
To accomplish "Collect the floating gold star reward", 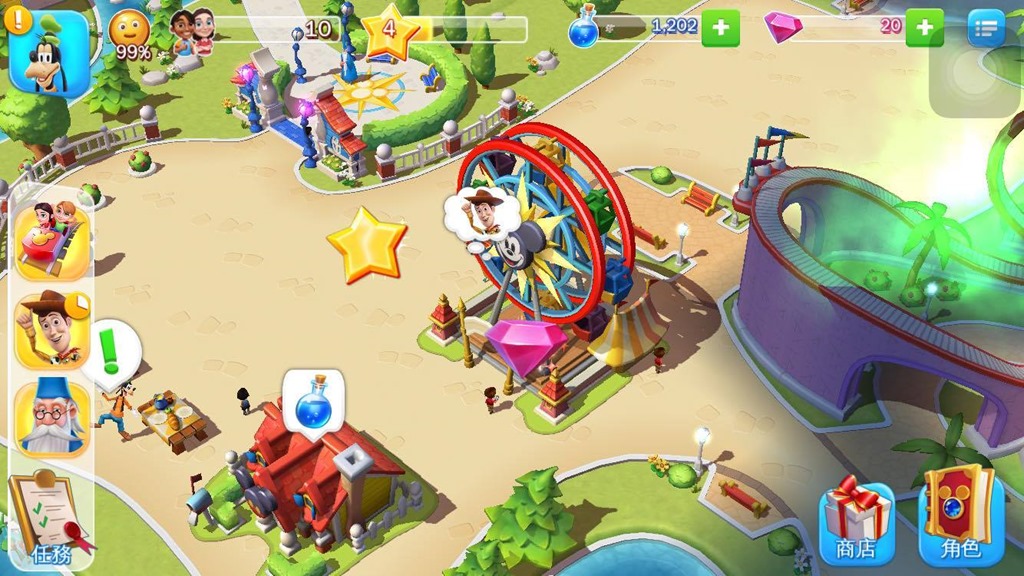I will click(367, 244).
